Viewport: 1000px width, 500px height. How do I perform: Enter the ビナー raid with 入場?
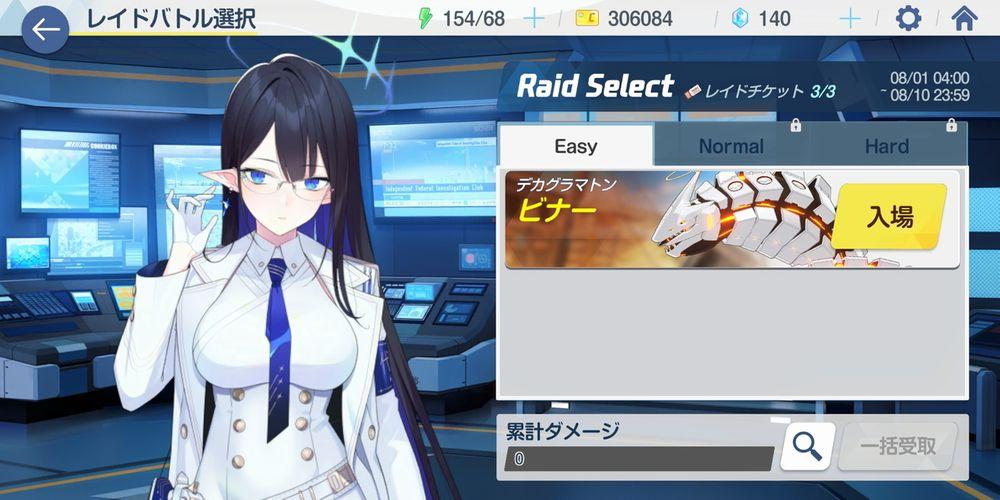pos(889,217)
